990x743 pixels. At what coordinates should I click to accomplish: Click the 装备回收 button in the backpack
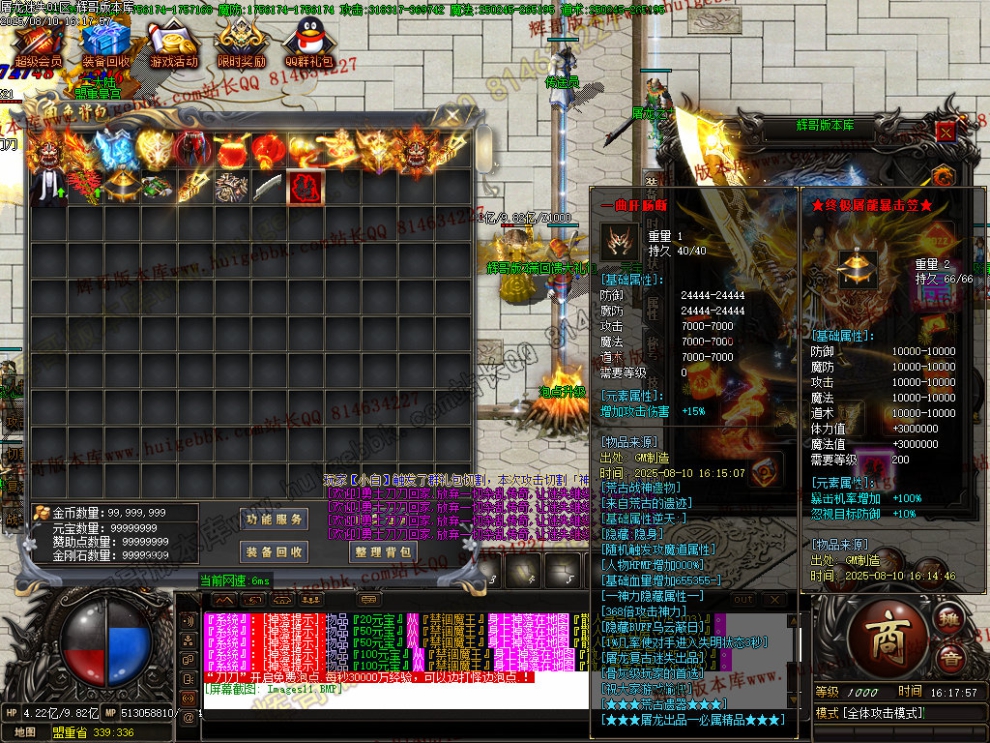275,551
